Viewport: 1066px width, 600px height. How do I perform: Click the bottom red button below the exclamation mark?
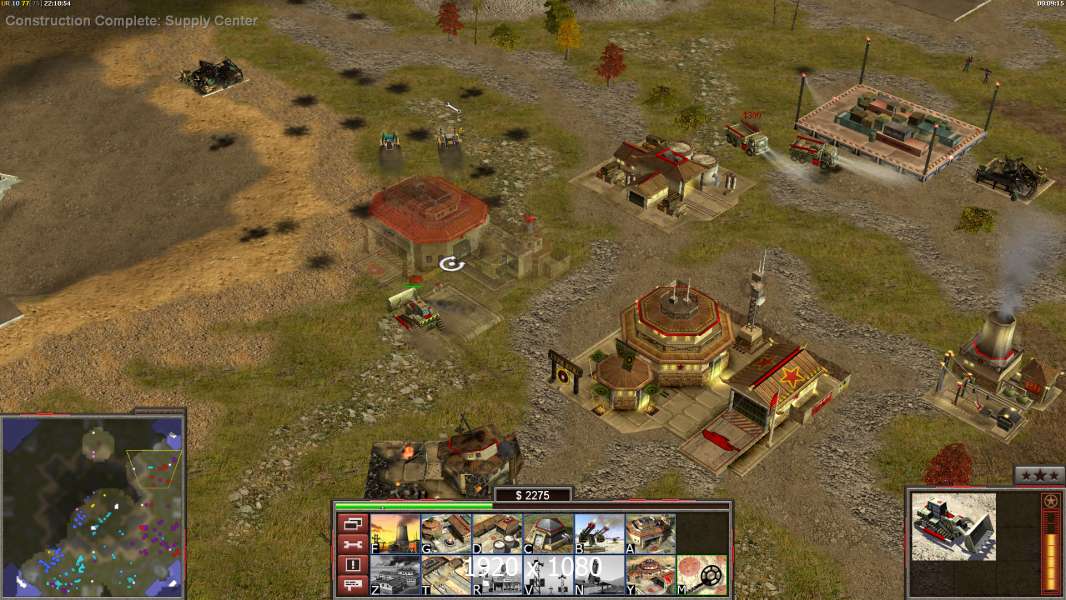[x=351, y=586]
